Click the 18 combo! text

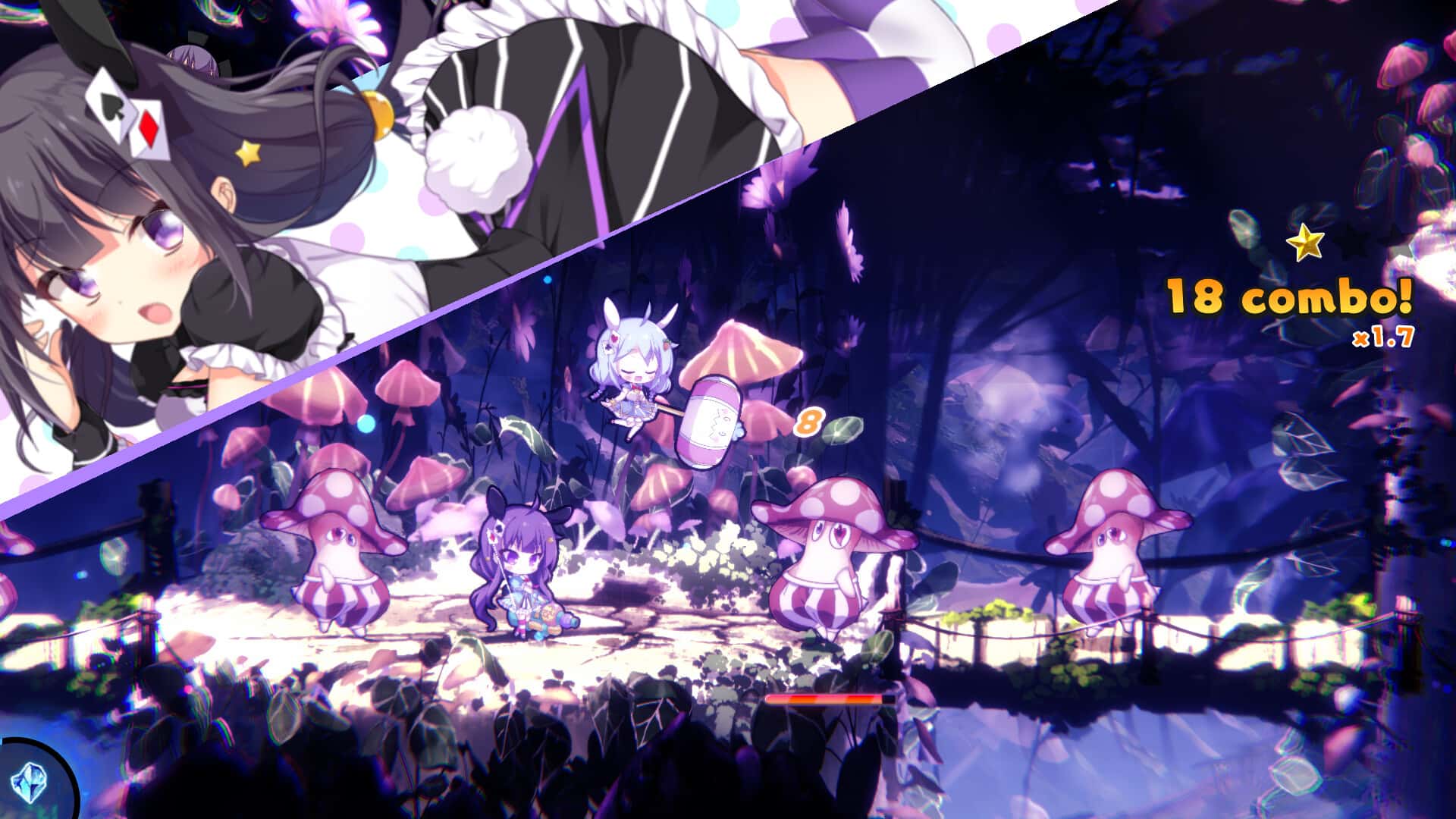[1289, 297]
